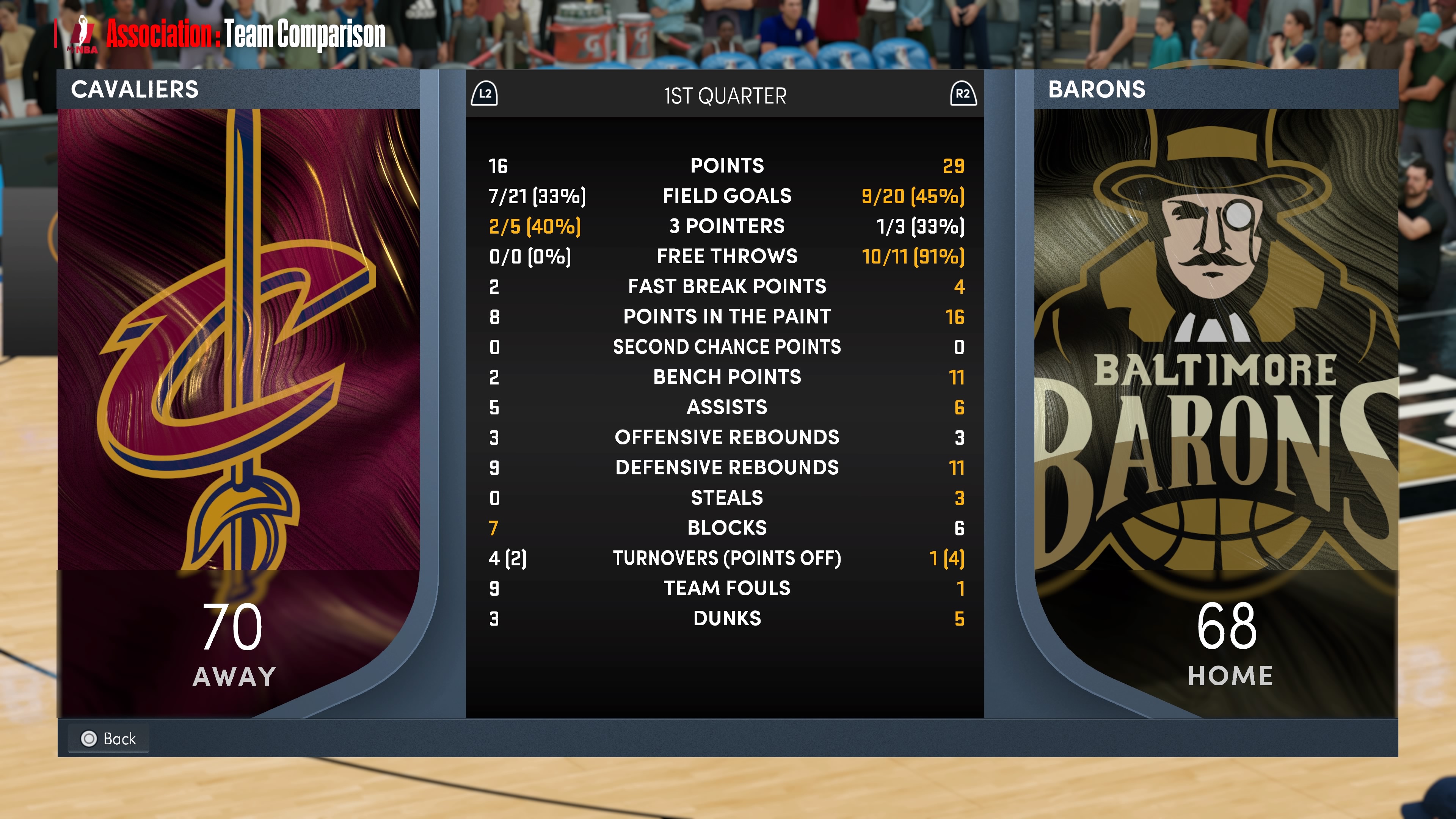Screen dimensions: 1456x819
Task: Go back from the Team Comparison screen
Action: coord(108,738)
